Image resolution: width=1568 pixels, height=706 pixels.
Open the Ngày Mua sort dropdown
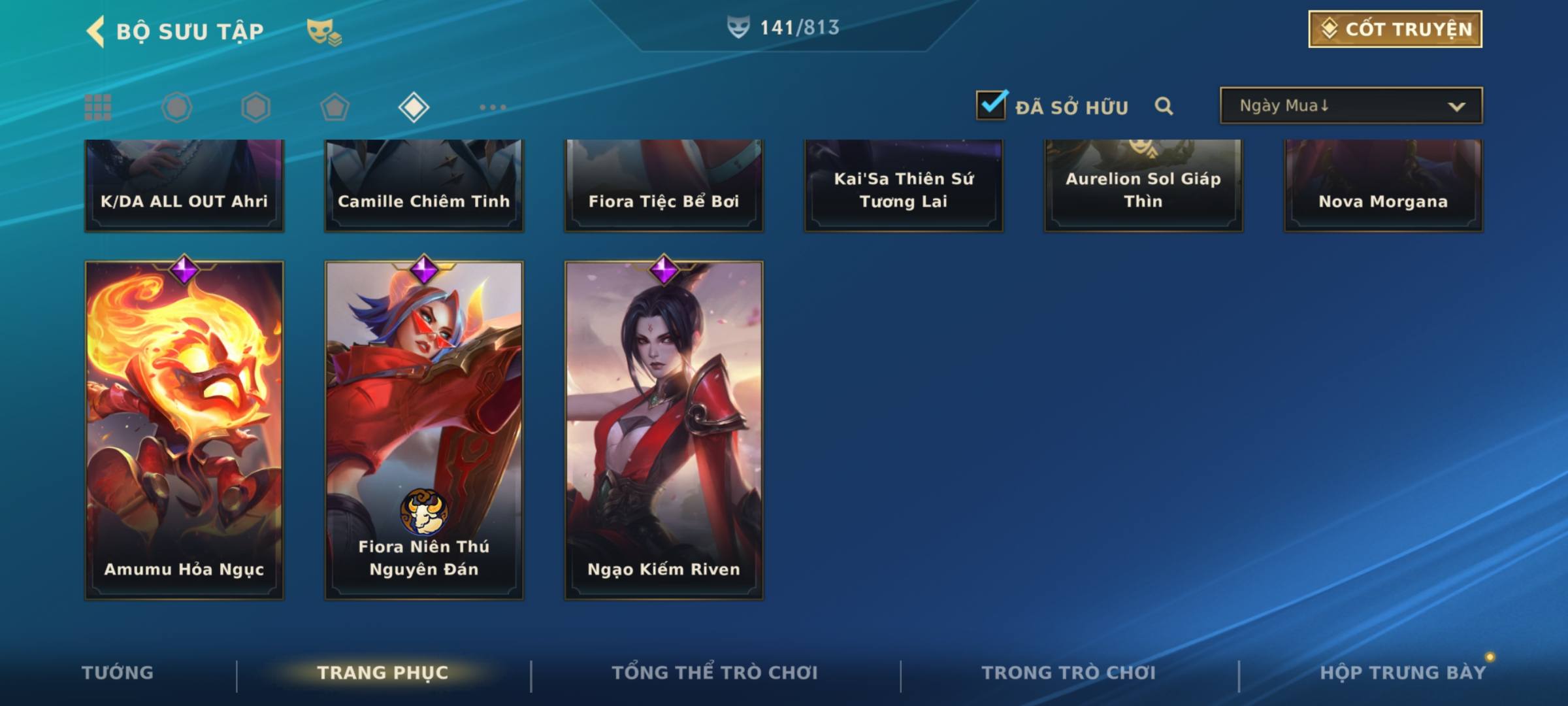(x=1350, y=106)
